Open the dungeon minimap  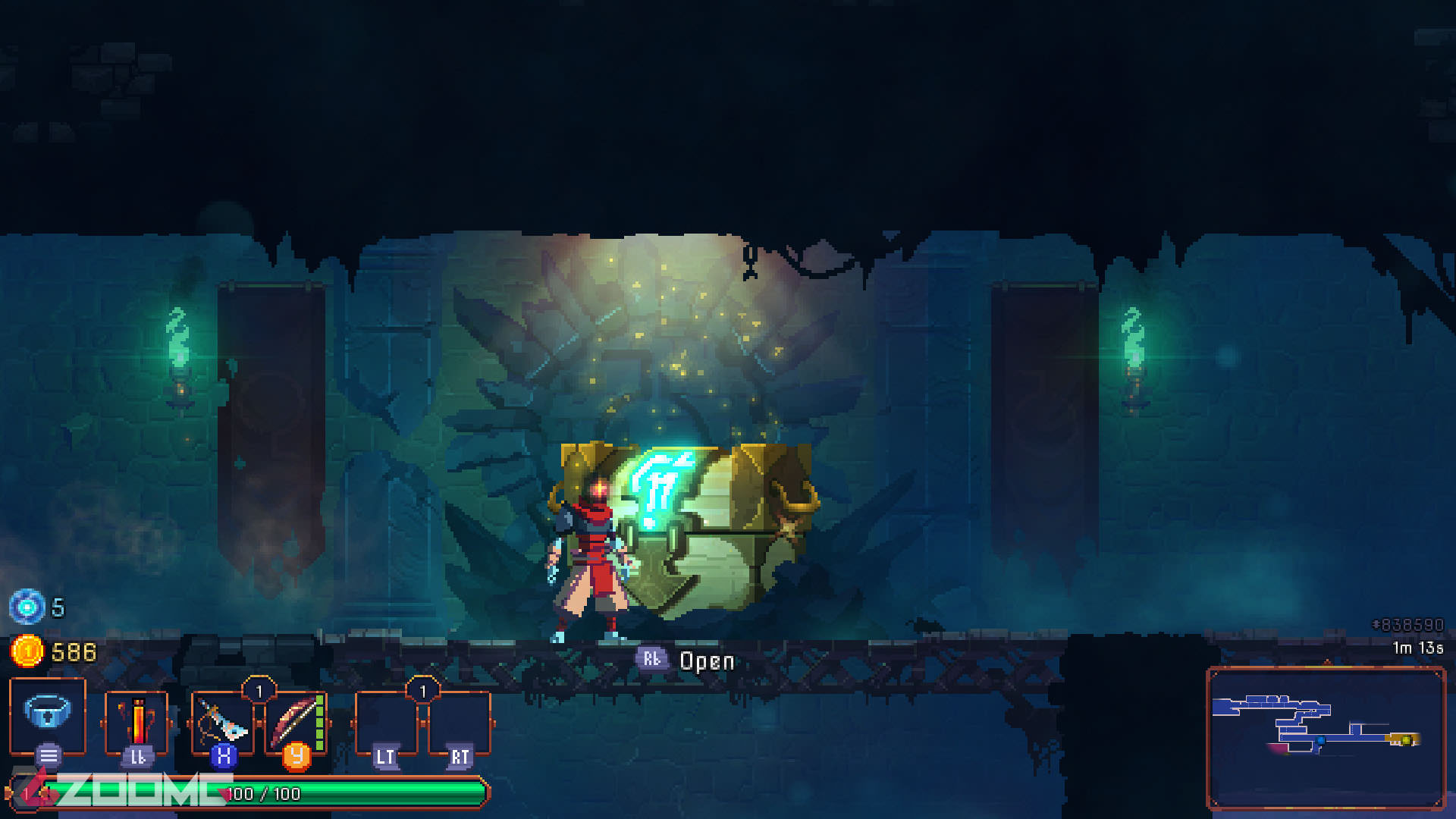pos(1325,737)
